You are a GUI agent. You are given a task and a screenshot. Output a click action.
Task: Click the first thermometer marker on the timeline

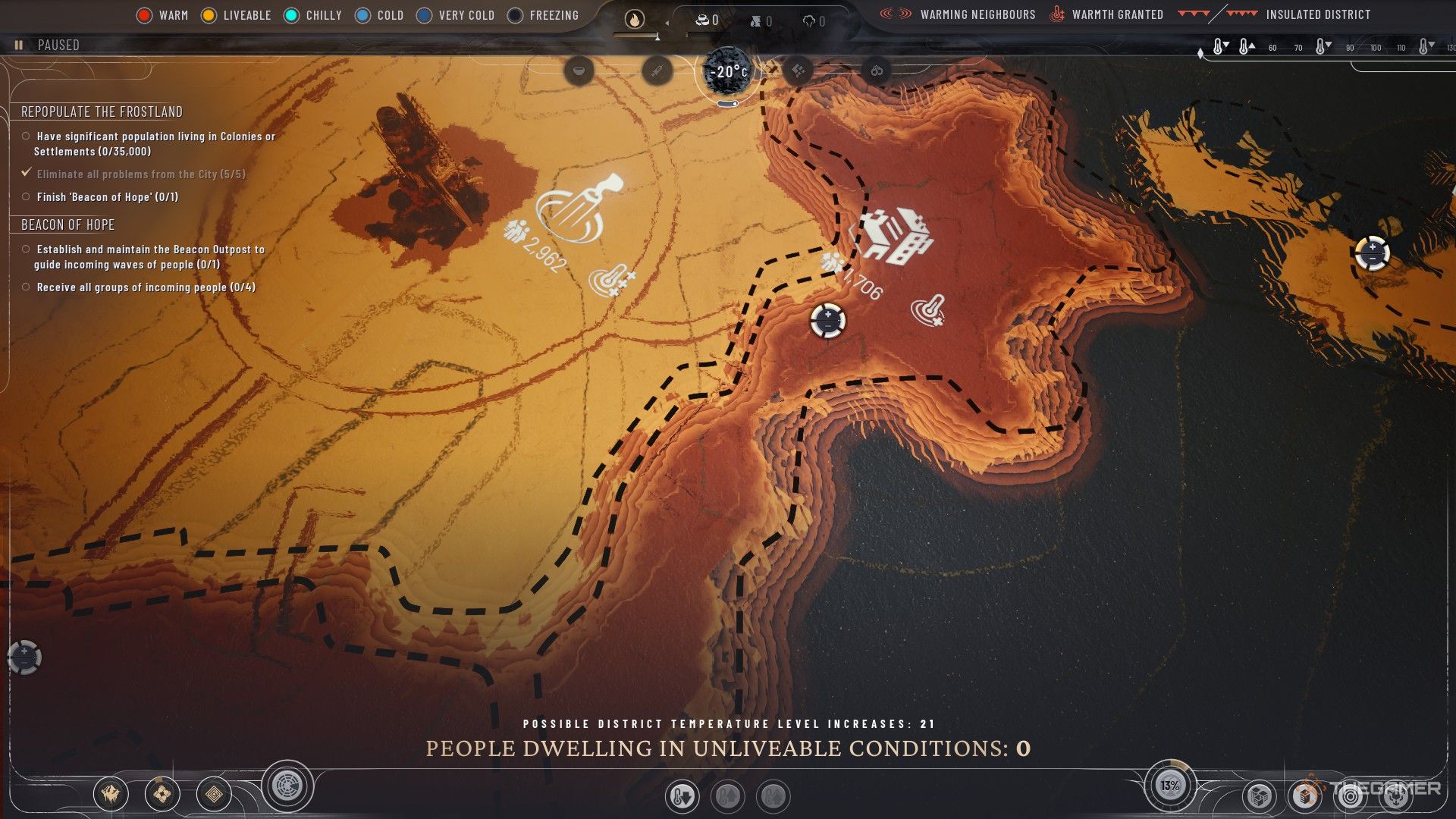(1219, 47)
